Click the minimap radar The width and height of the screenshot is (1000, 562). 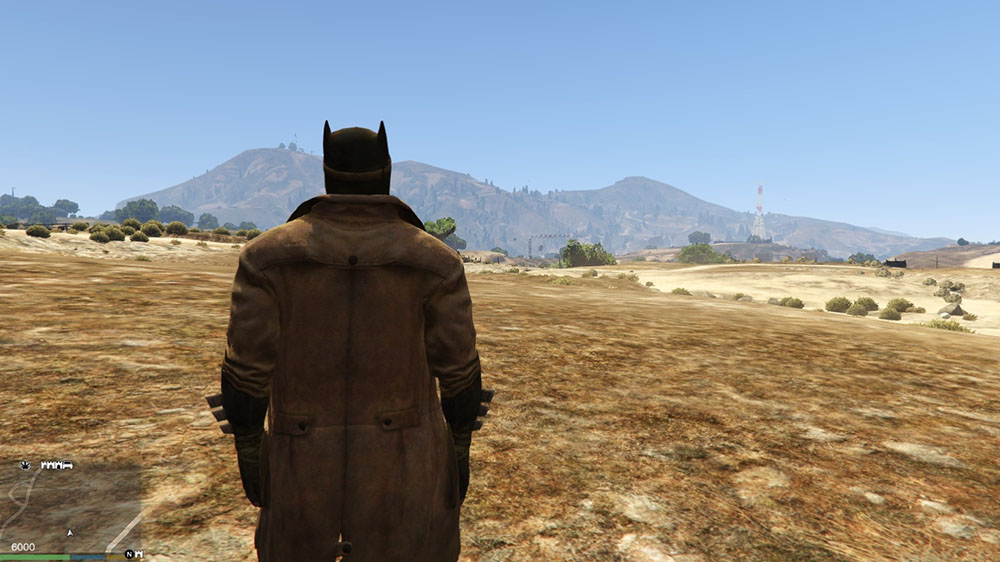(x=70, y=505)
